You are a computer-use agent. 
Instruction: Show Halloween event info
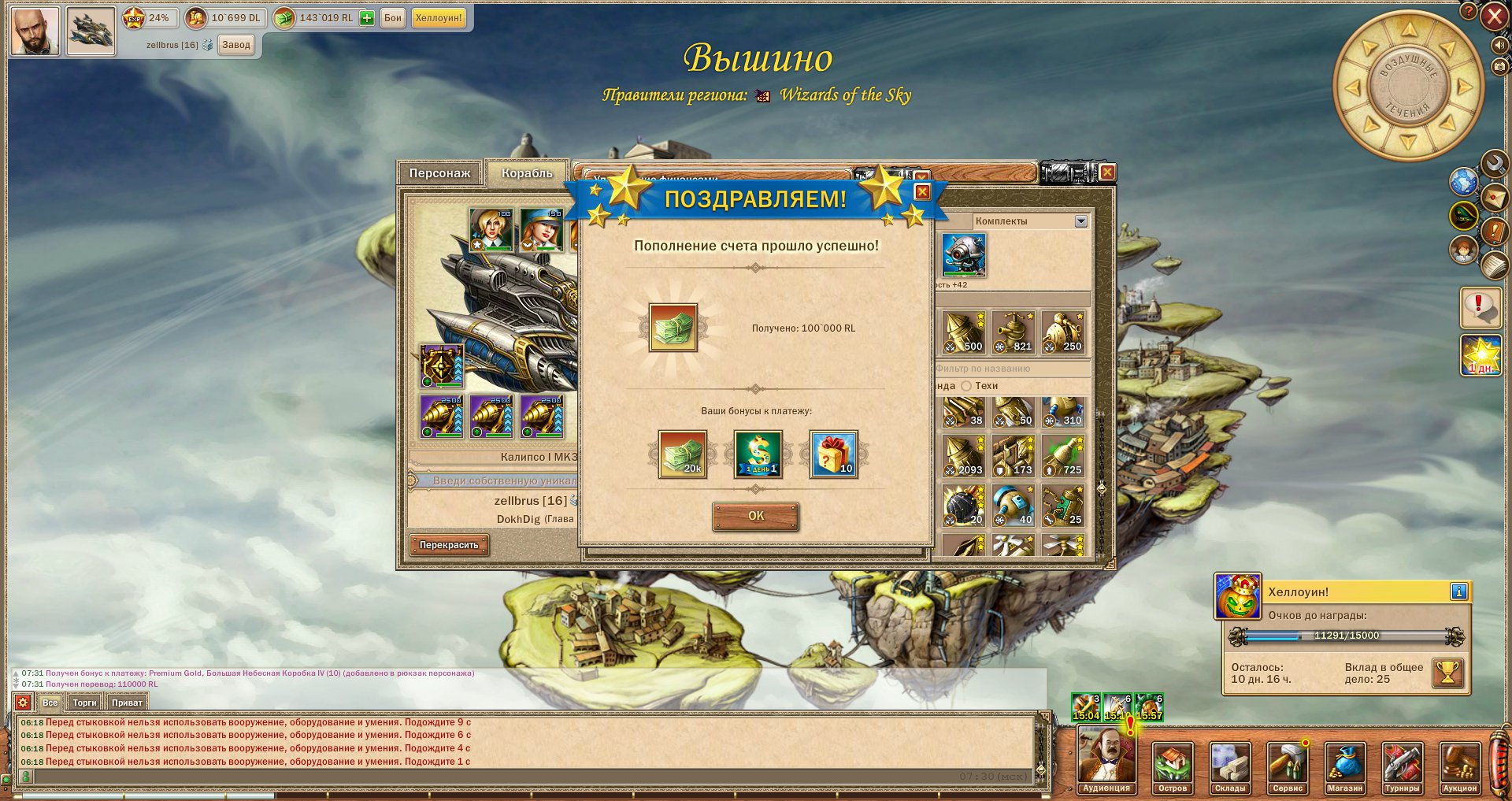coord(1458,591)
